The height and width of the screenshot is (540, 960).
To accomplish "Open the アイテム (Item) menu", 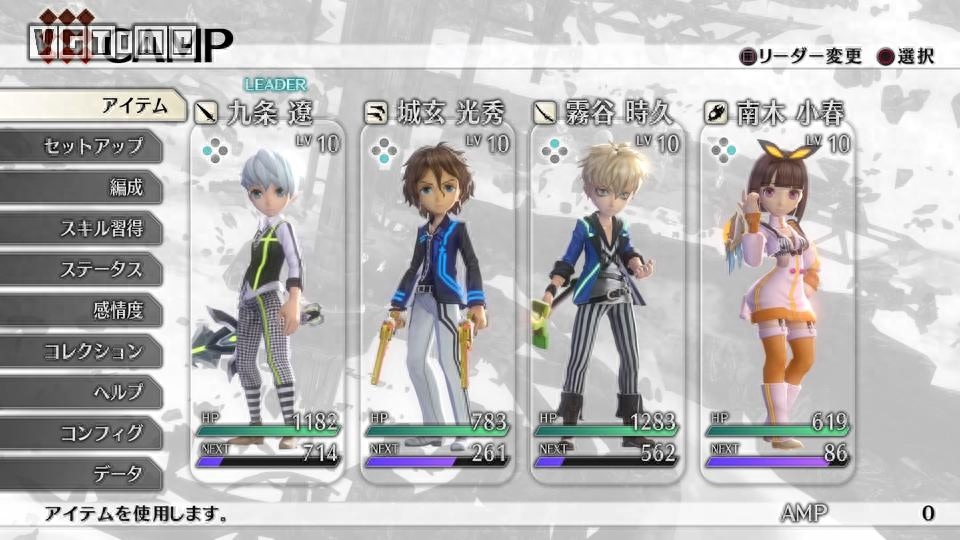I will [x=95, y=105].
